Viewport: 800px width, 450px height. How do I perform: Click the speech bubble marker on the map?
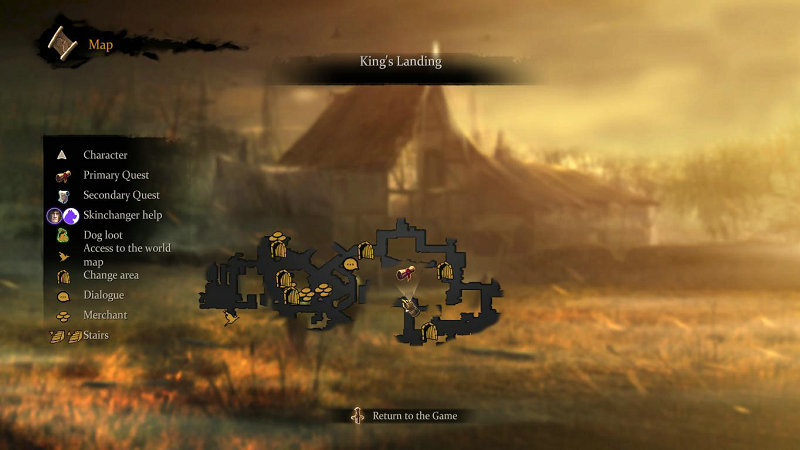(350, 265)
